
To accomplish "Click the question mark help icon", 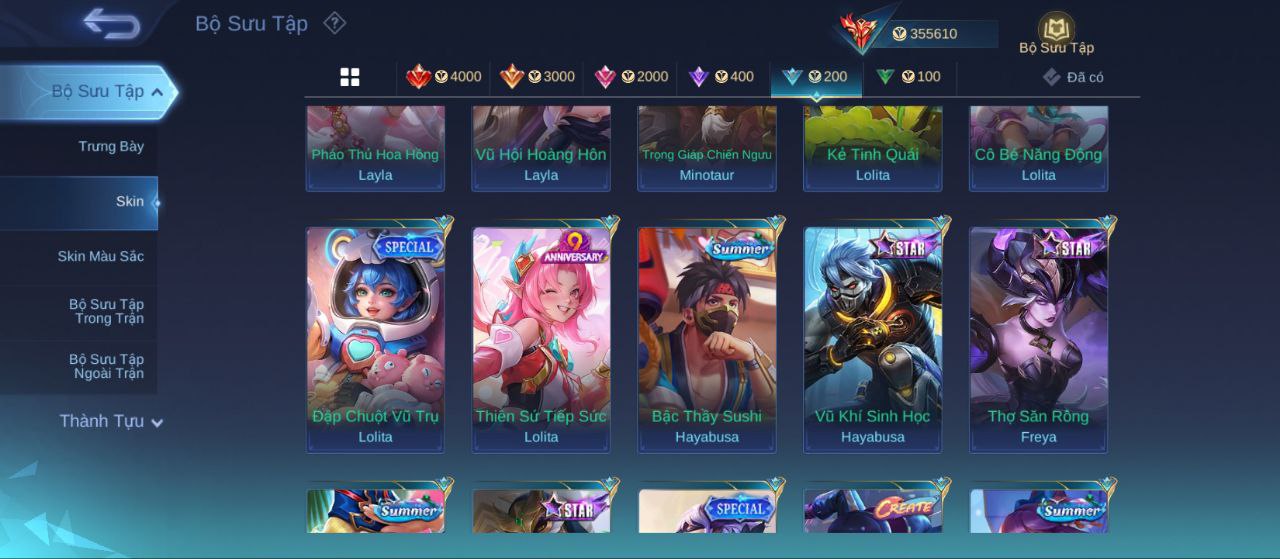I will [335, 23].
